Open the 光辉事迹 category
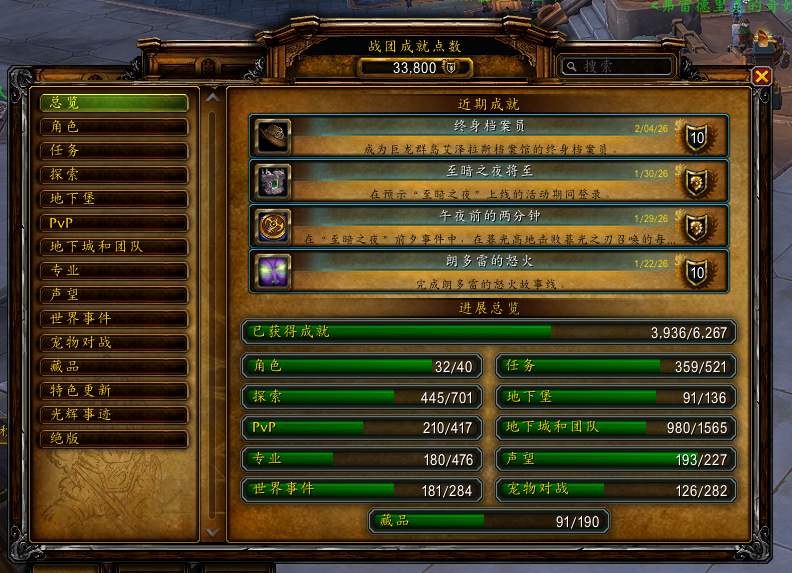792x573 pixels. (113, 415)
